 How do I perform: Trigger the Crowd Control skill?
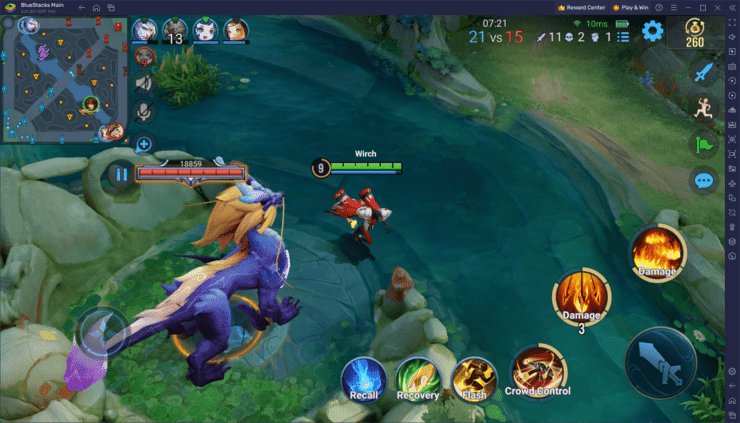coord(539,372)
